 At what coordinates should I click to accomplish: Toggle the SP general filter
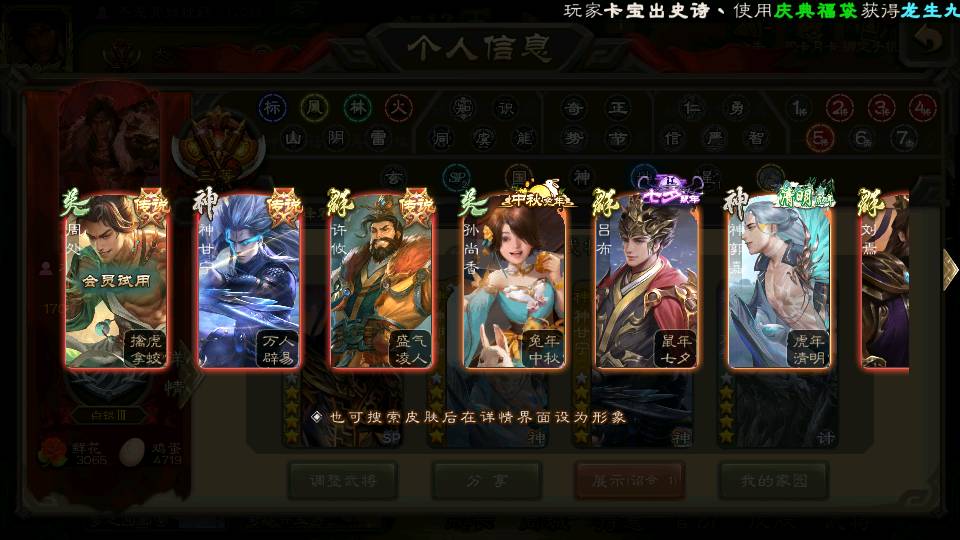tap(456, 177)
